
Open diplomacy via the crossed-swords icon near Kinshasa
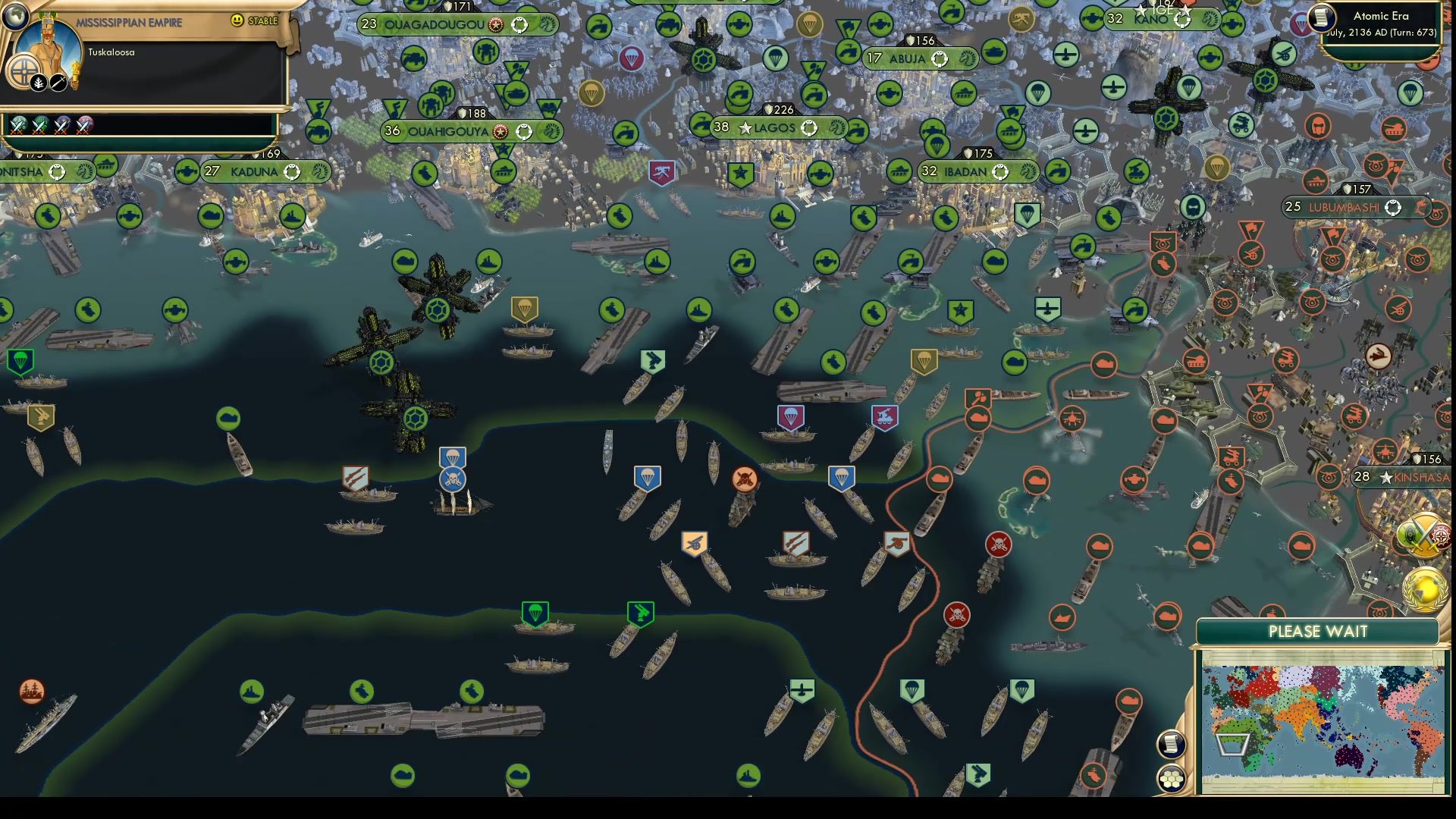(1424, 533)
